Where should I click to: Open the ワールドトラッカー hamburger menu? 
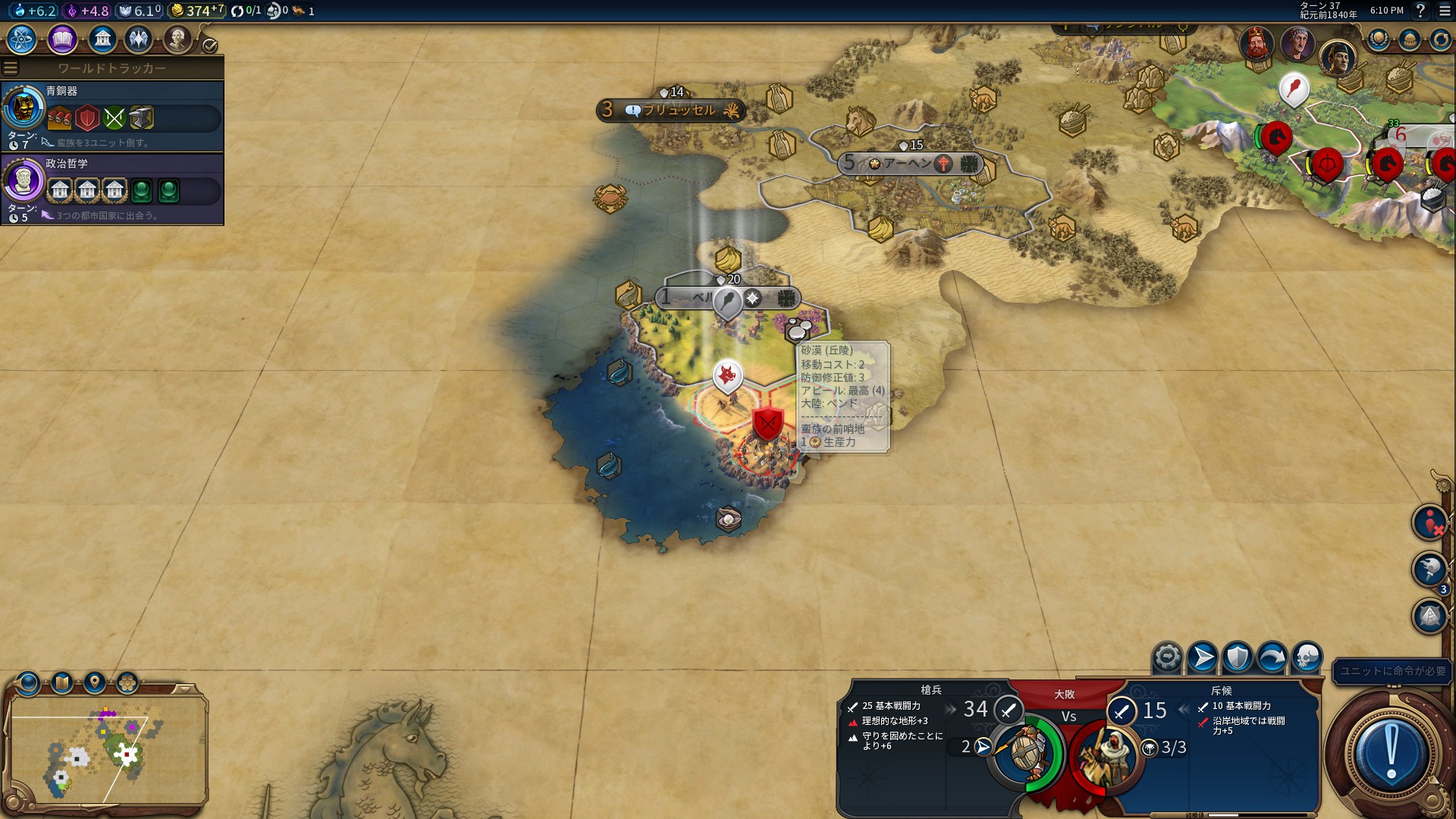(11, 68)
